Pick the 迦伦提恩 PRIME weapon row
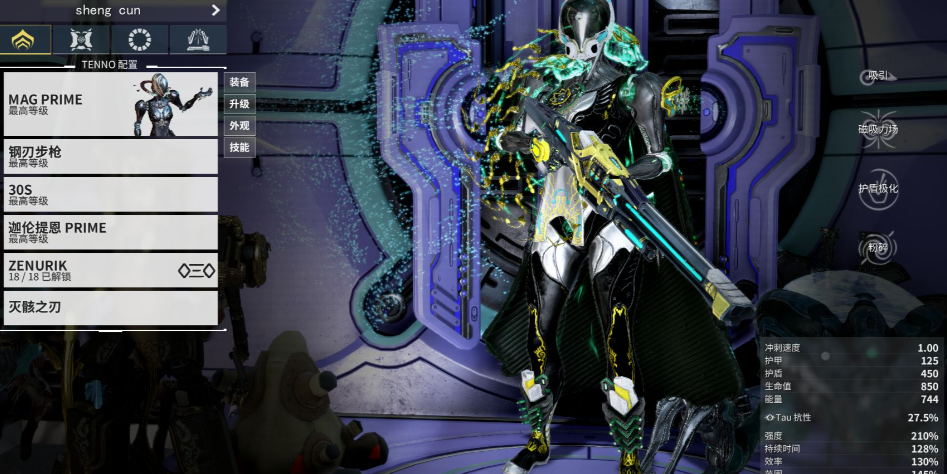Image resolution: width=947 pixels, height=474 pixels. pos(110,232)
